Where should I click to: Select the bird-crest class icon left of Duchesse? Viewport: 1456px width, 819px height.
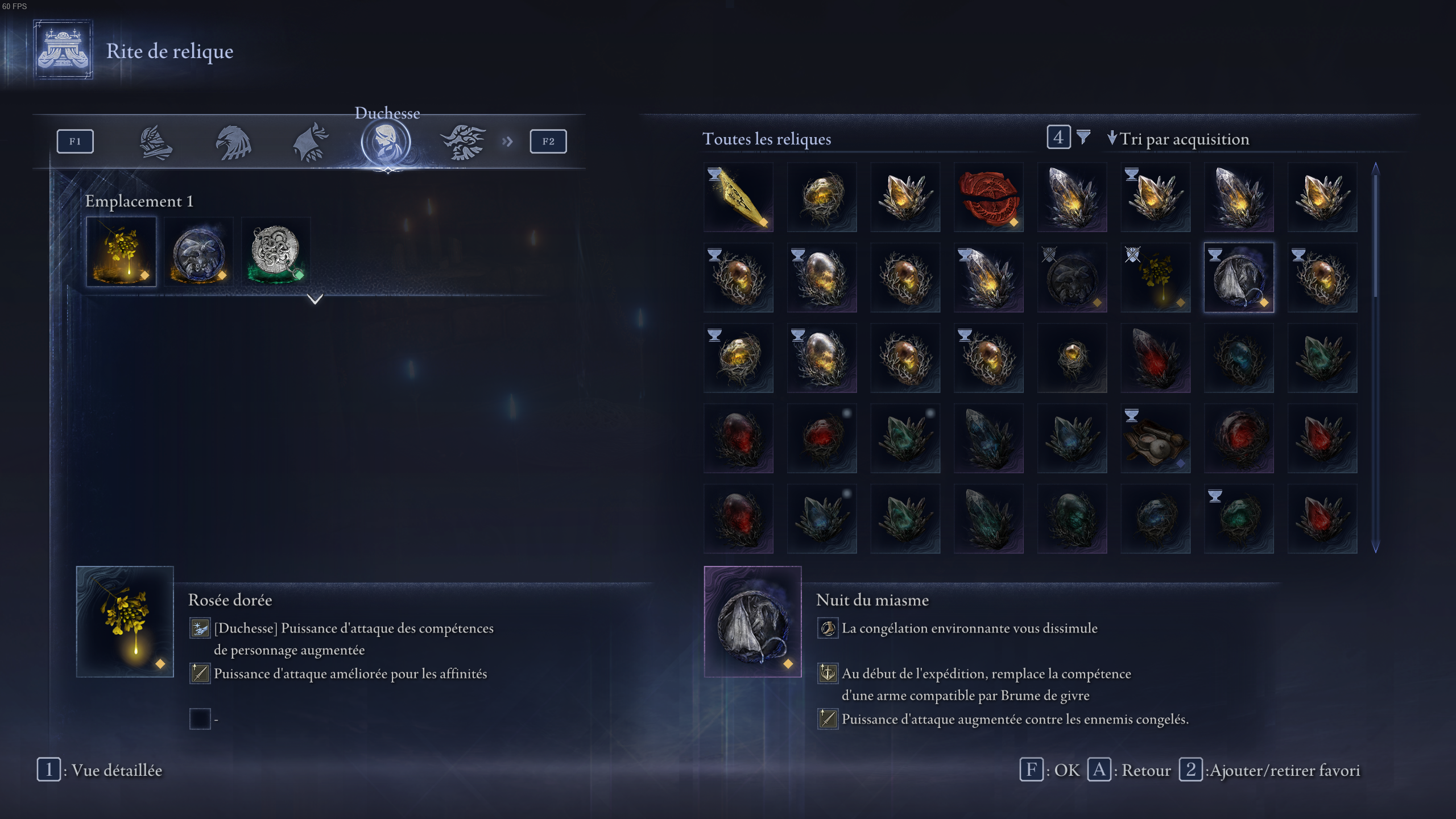310,141
